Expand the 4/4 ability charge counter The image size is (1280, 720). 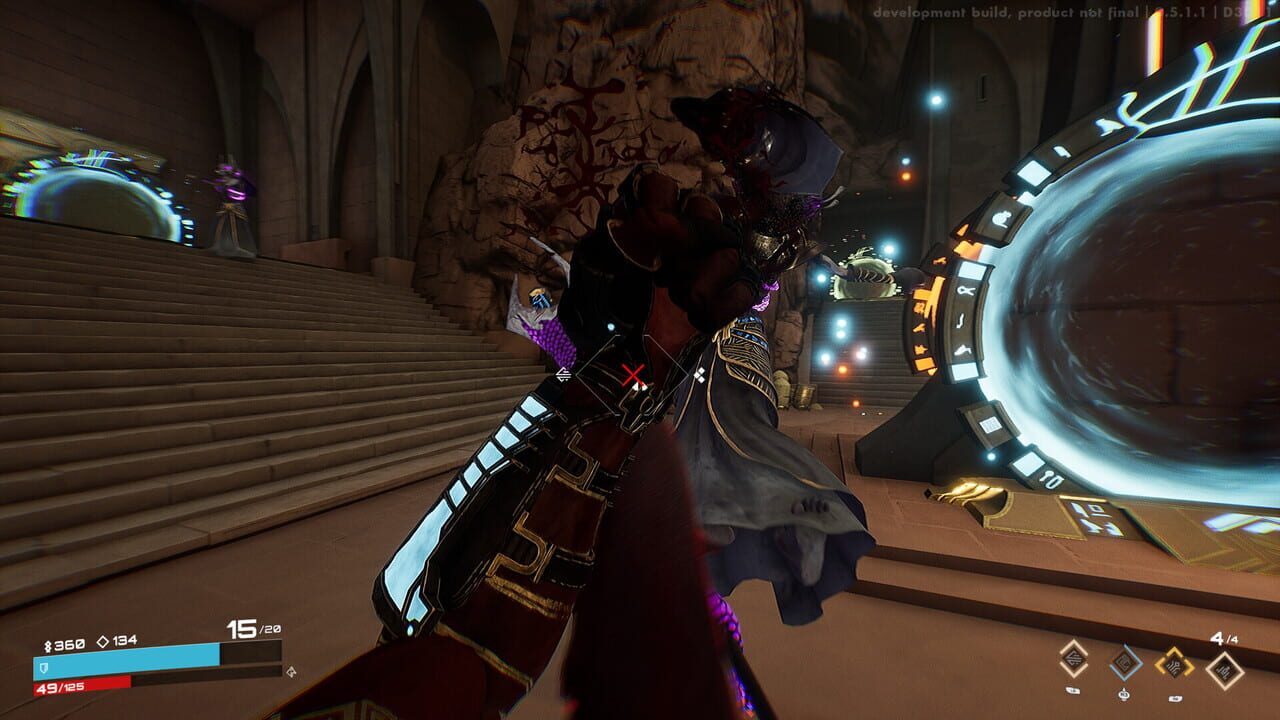click(x=1224, y=639)
